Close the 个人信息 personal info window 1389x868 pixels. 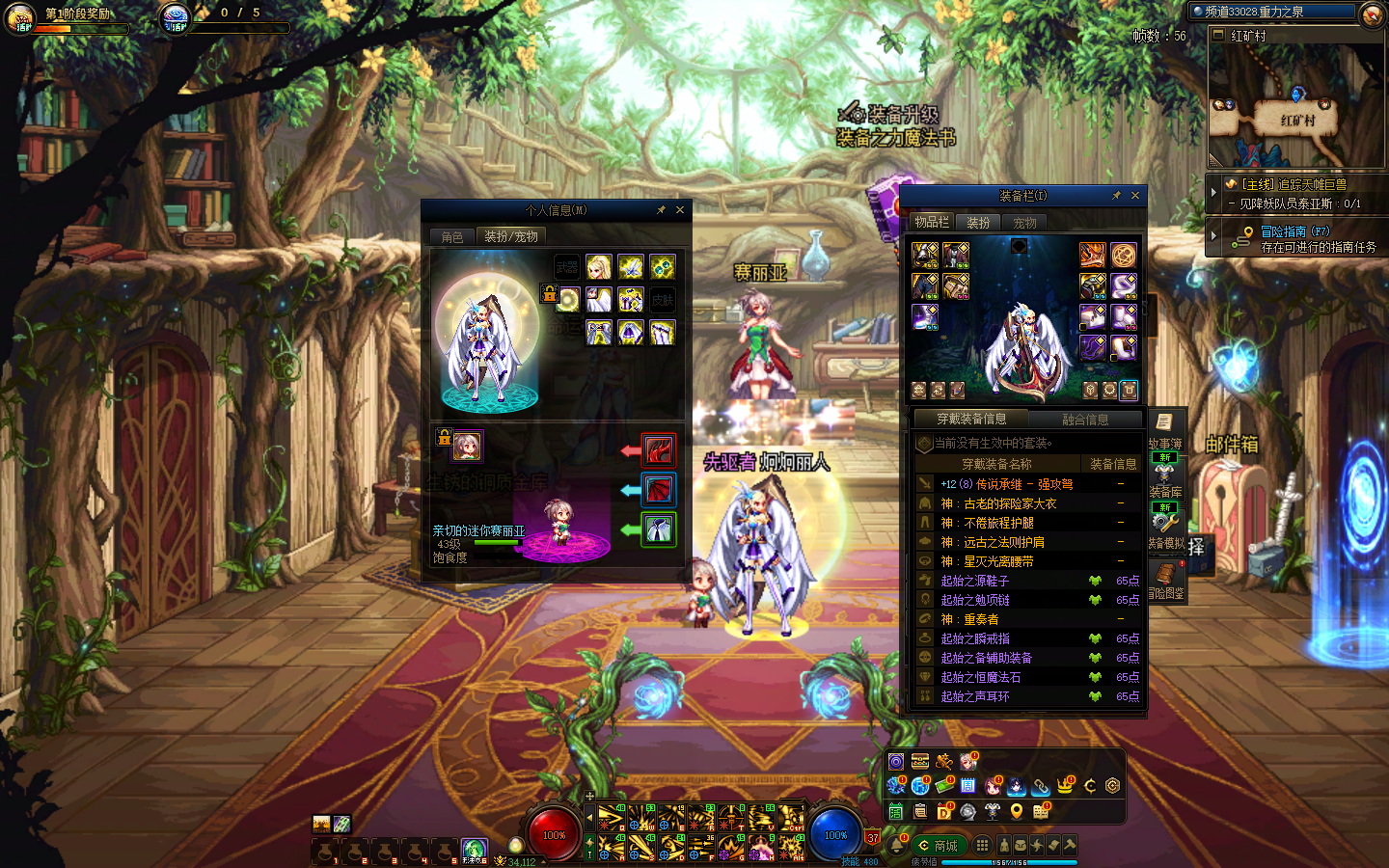click(x=680, y=210)
